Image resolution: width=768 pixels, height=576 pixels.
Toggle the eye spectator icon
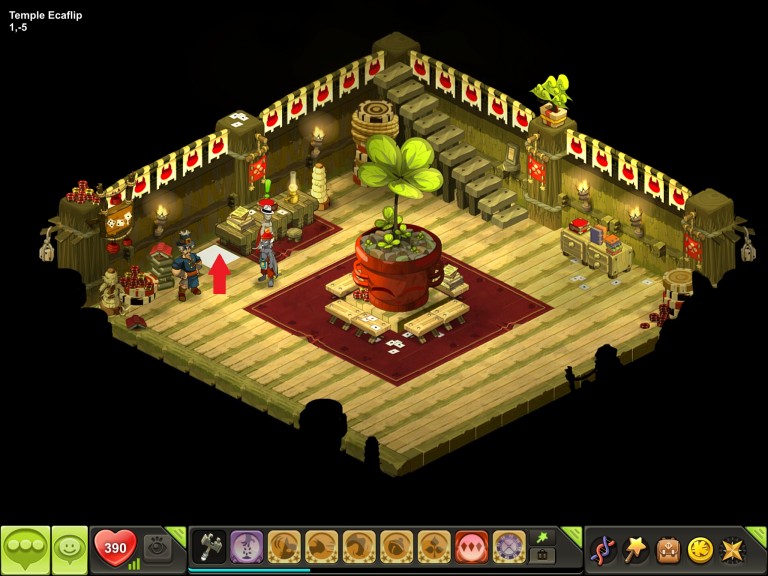tap(157, 547)
